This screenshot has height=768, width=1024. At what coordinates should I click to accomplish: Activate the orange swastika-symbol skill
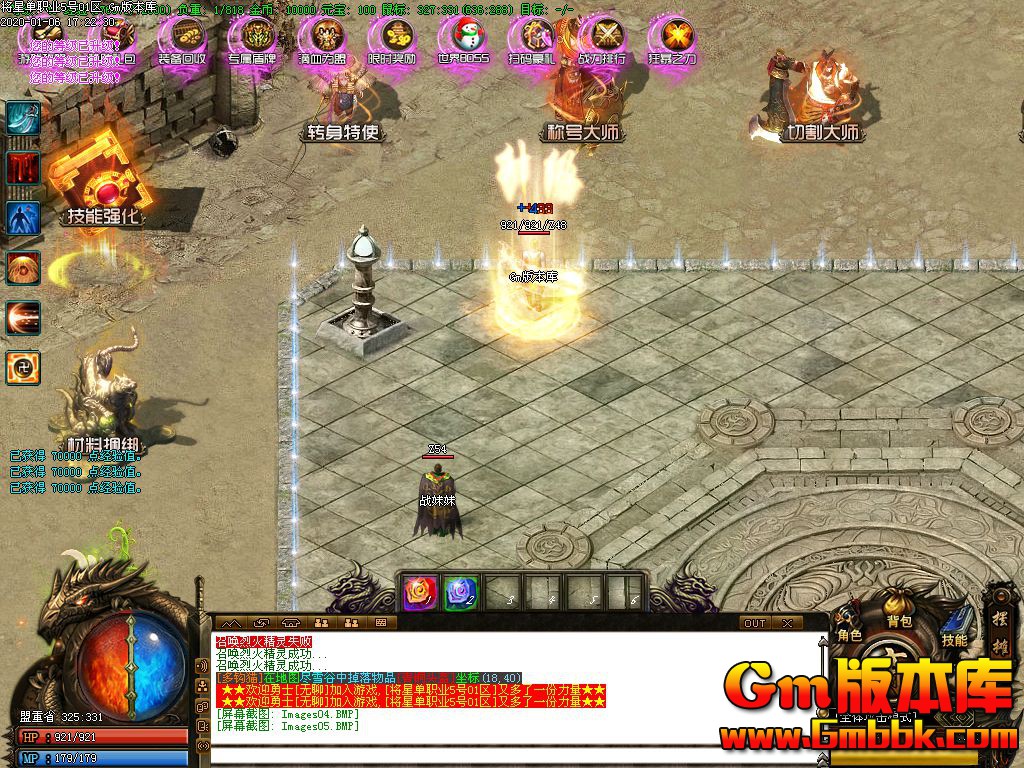(x=23, y=368)
